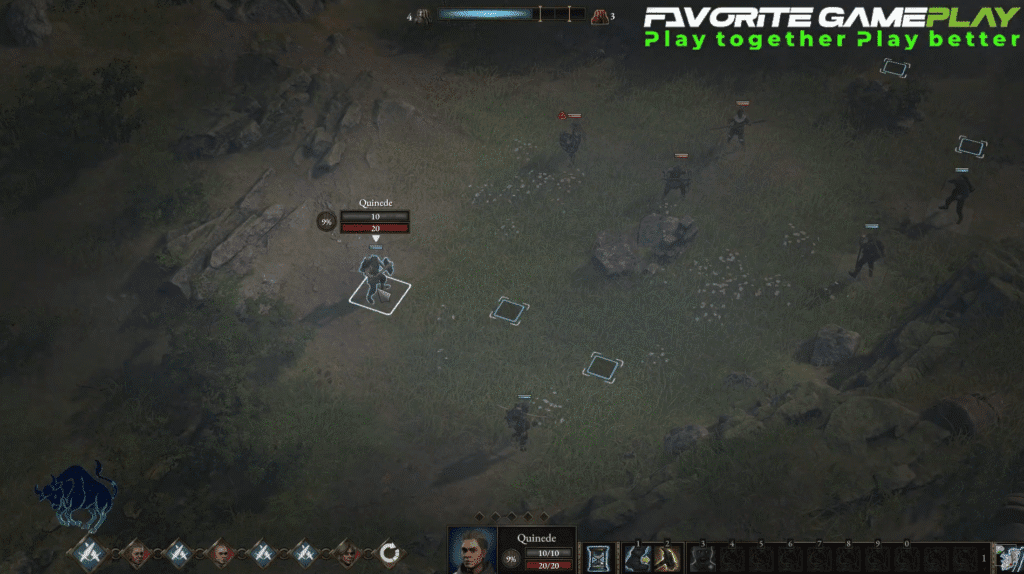Viewport: 1024px width, 574px height.
Task: Click the hourglass wait icon
Action: [598, 556]
